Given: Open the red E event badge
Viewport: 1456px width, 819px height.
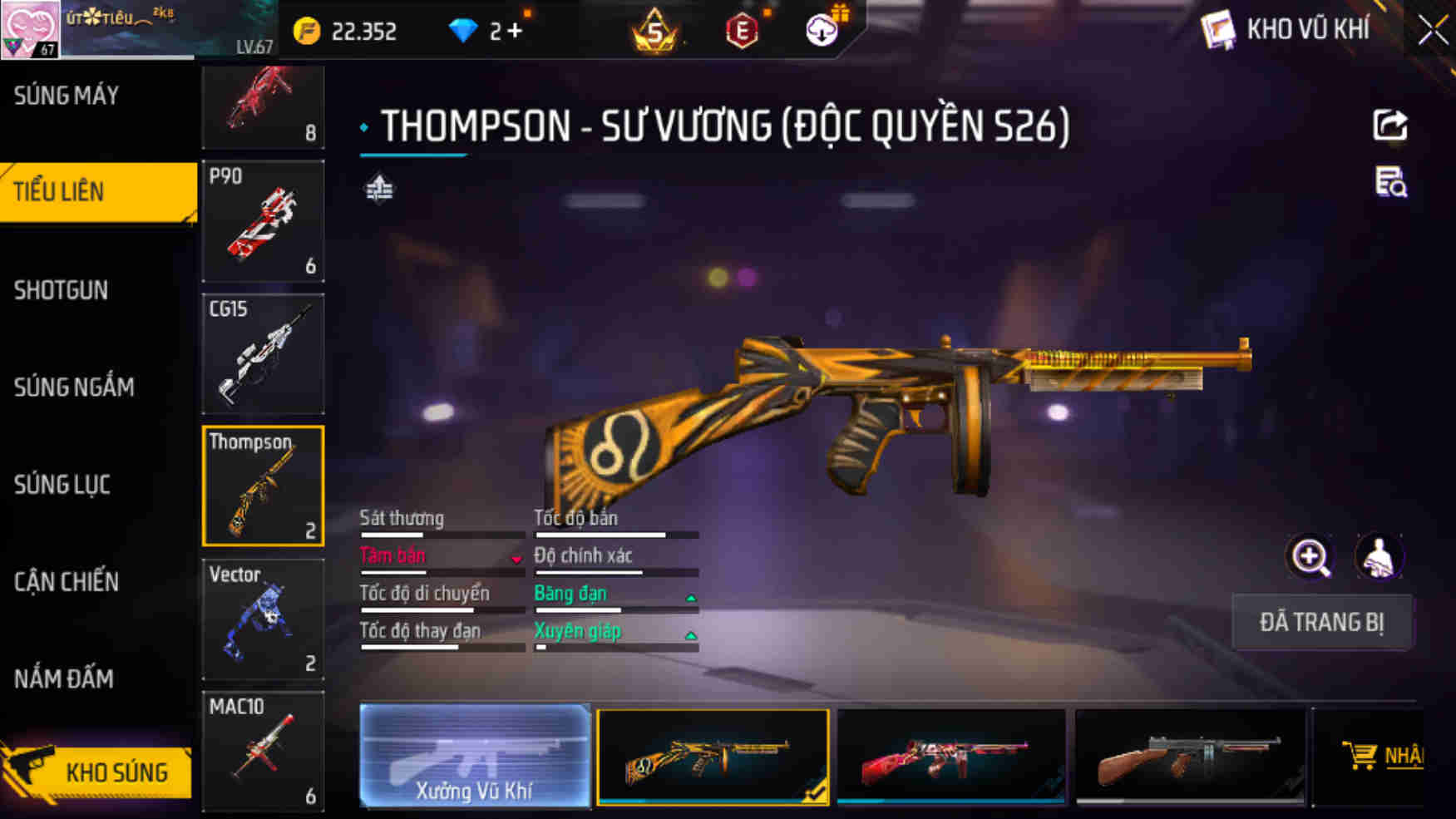Looking at the screenshot, I should 743,30.
